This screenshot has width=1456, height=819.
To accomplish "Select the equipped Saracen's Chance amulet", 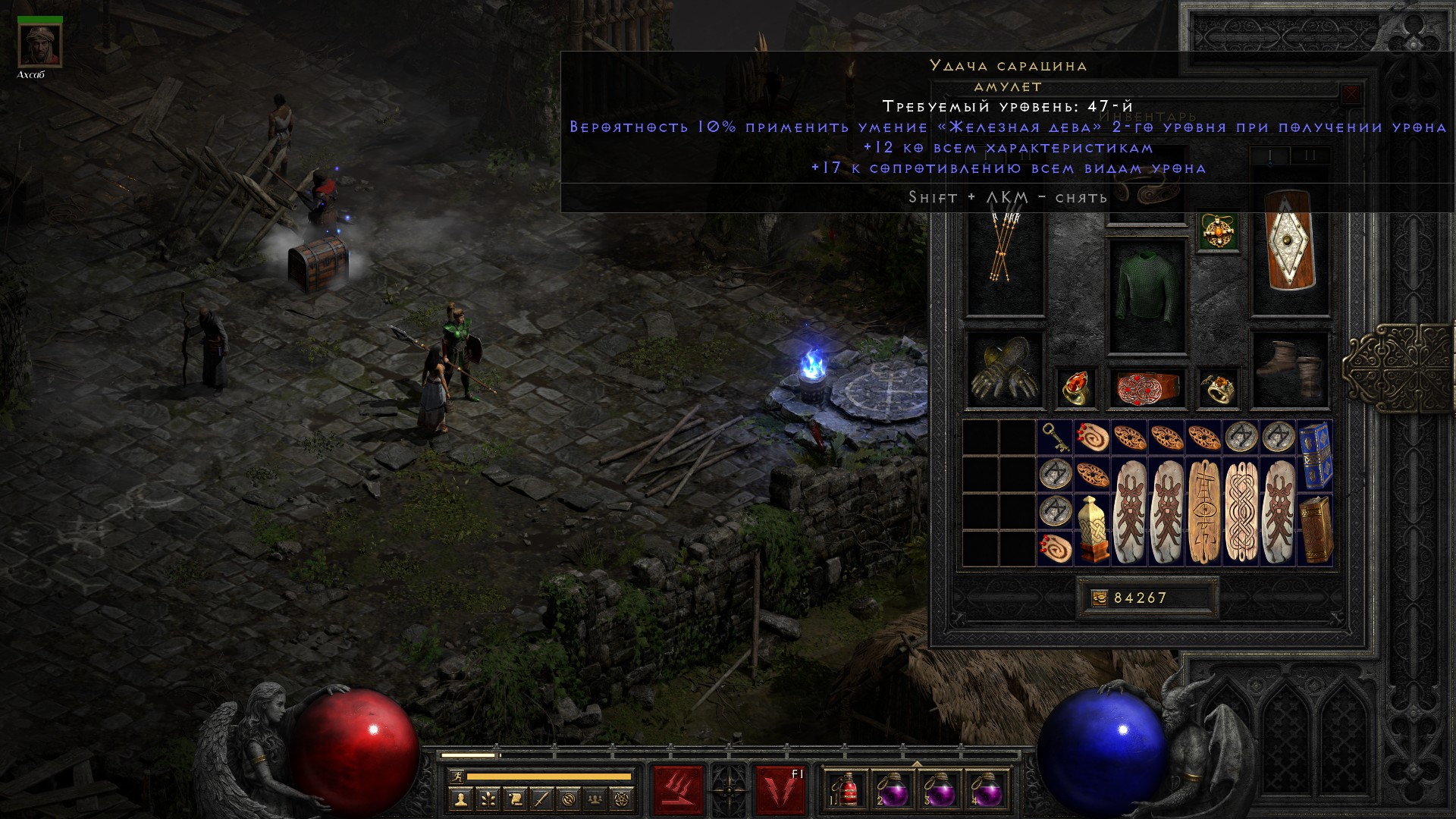I will point(1219,232).
